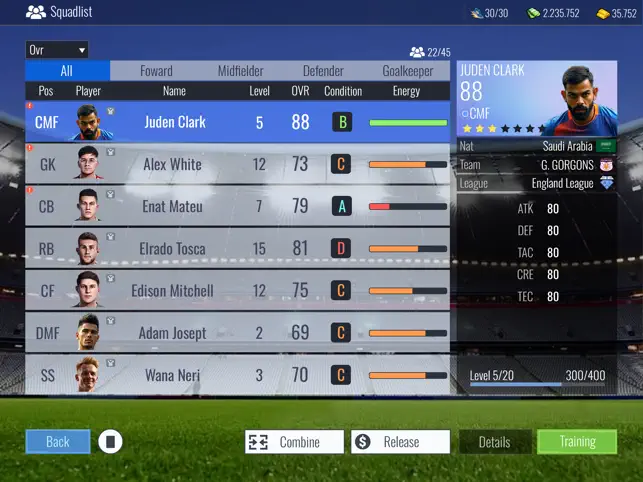Screen dimensions: 643x482
Task: Switch to the All tab
Action: click(67, 71)
